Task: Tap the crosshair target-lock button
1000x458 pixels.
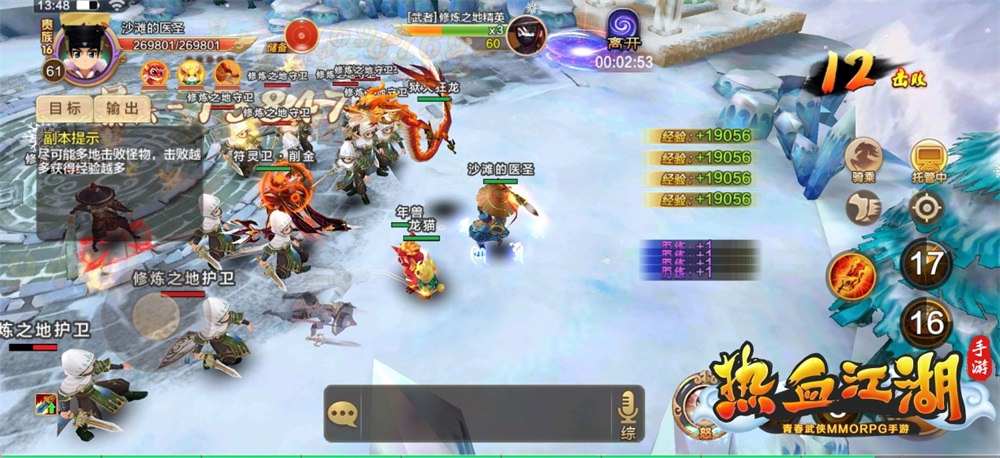Action: pos(928,208)
